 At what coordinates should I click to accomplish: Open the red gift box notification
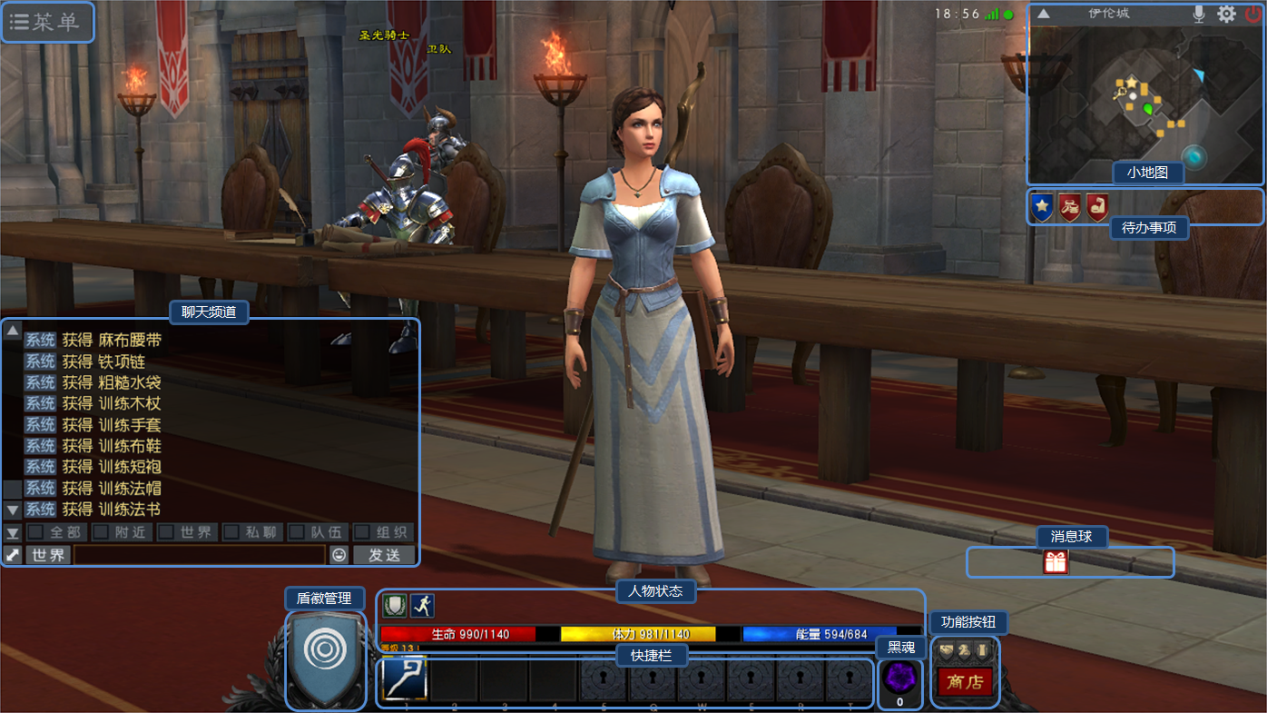click(x=1056, y=562)
